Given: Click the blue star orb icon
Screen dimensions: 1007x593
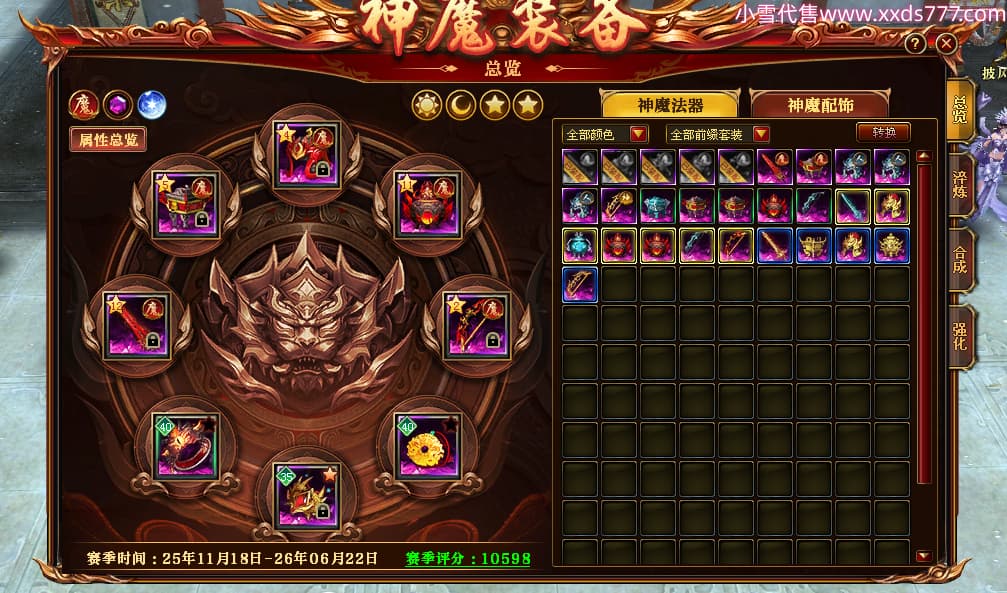Looking at the screenshot, I should coord(151,105).
